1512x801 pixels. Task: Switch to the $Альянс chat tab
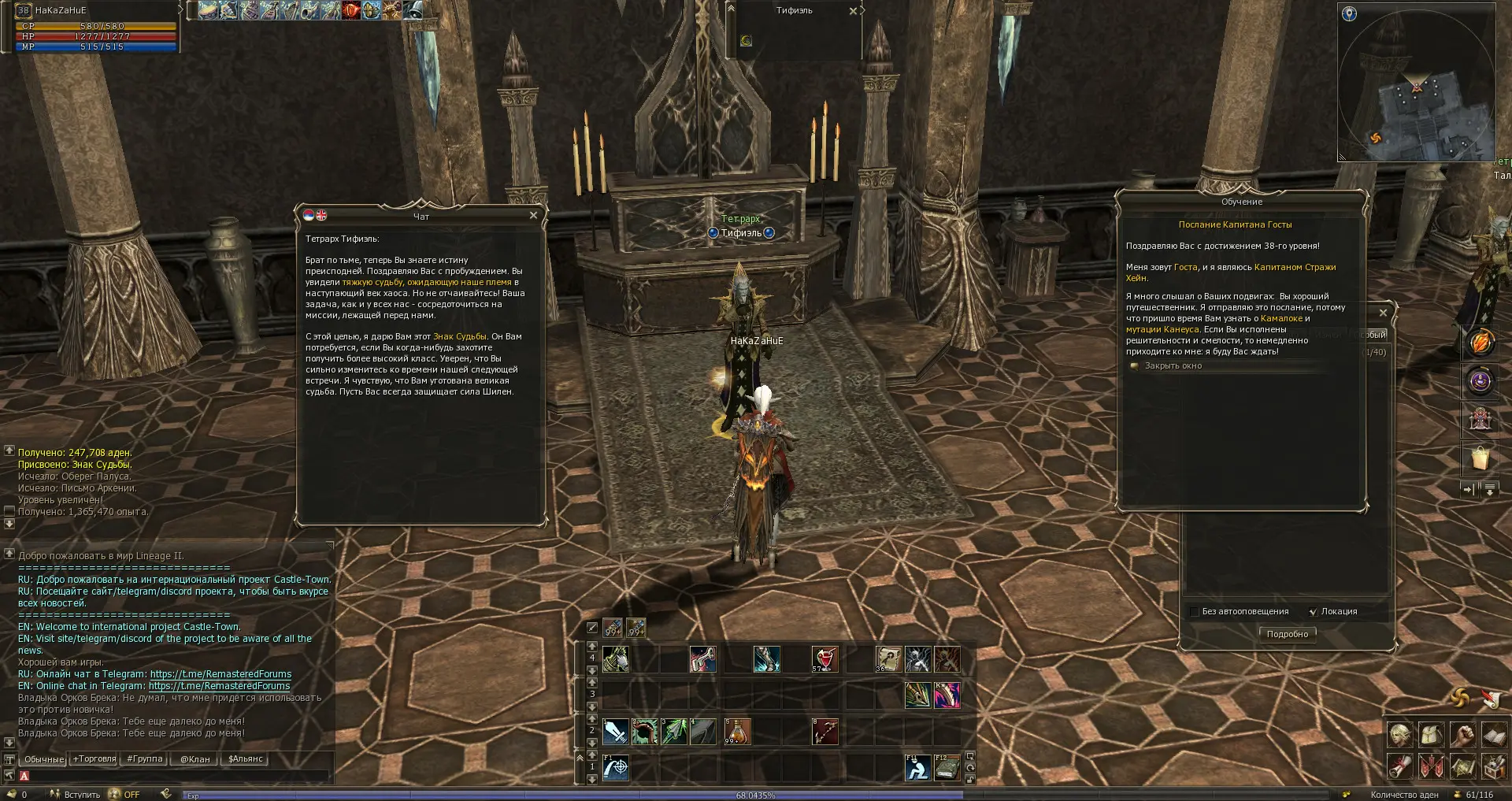[245, 759]
